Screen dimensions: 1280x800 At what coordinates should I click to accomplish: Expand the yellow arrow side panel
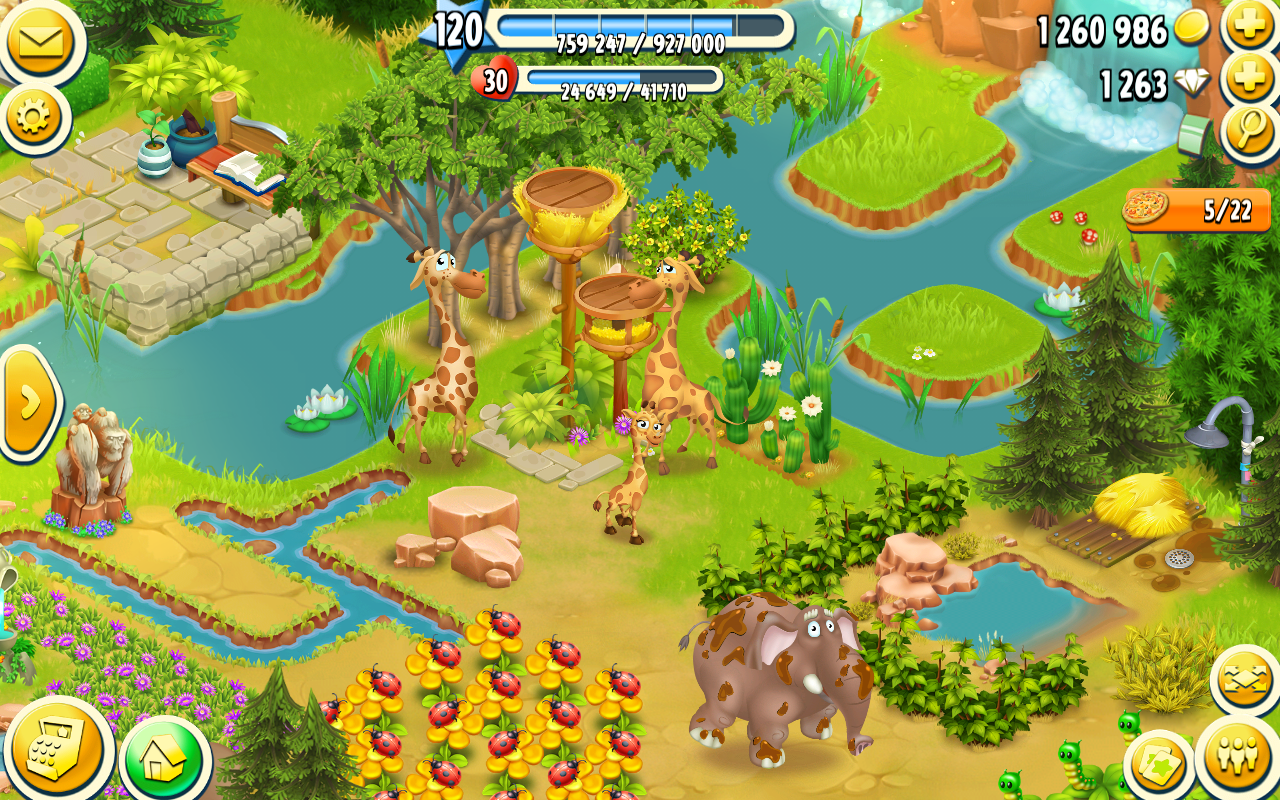(26, 402)
